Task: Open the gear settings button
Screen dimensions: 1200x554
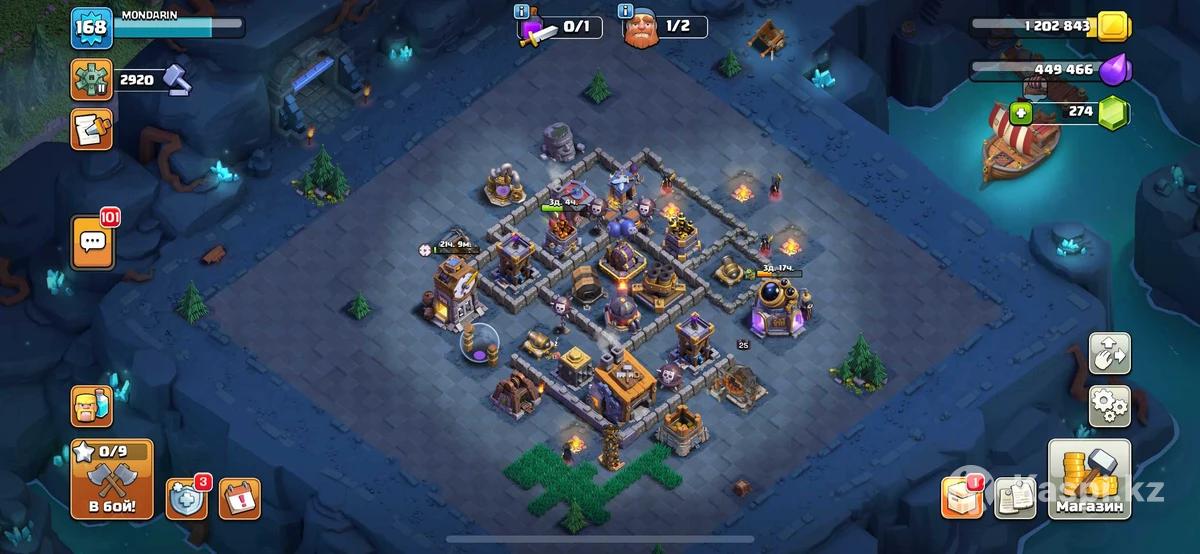Action: tap(1109, 406)
